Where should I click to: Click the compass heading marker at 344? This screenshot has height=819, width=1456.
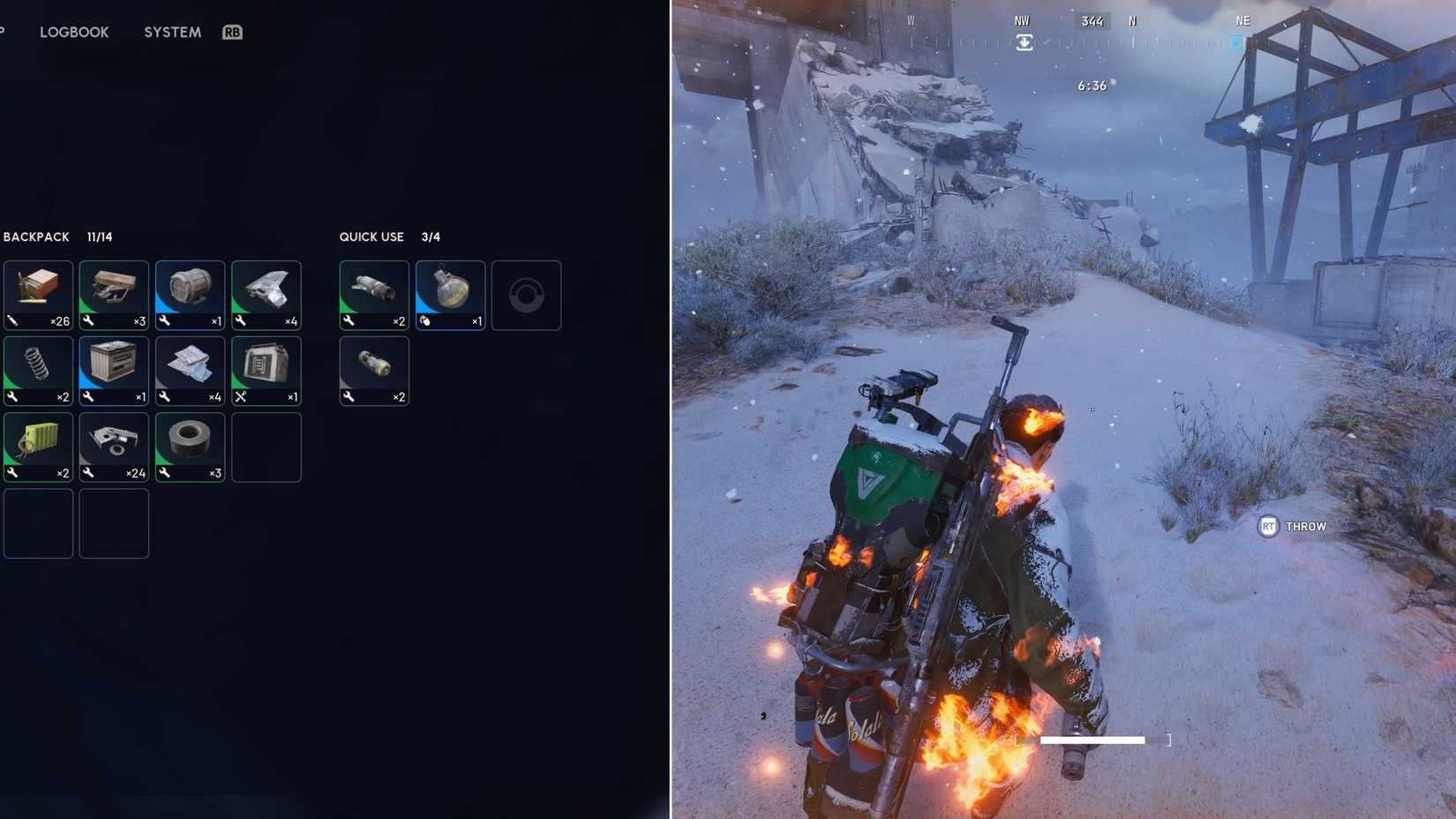[x=1091, y=20]
